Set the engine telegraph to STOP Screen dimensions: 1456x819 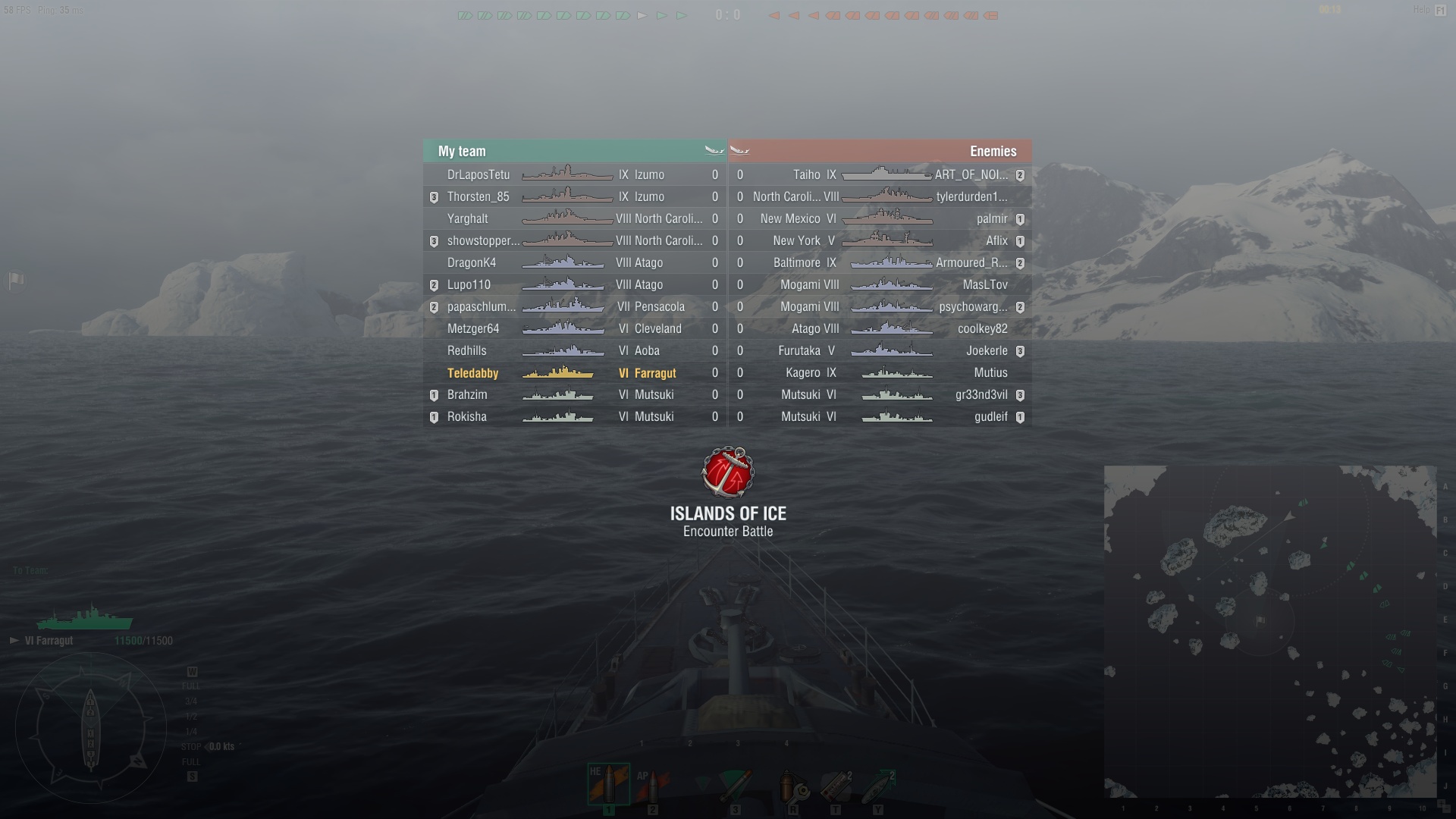191,745
